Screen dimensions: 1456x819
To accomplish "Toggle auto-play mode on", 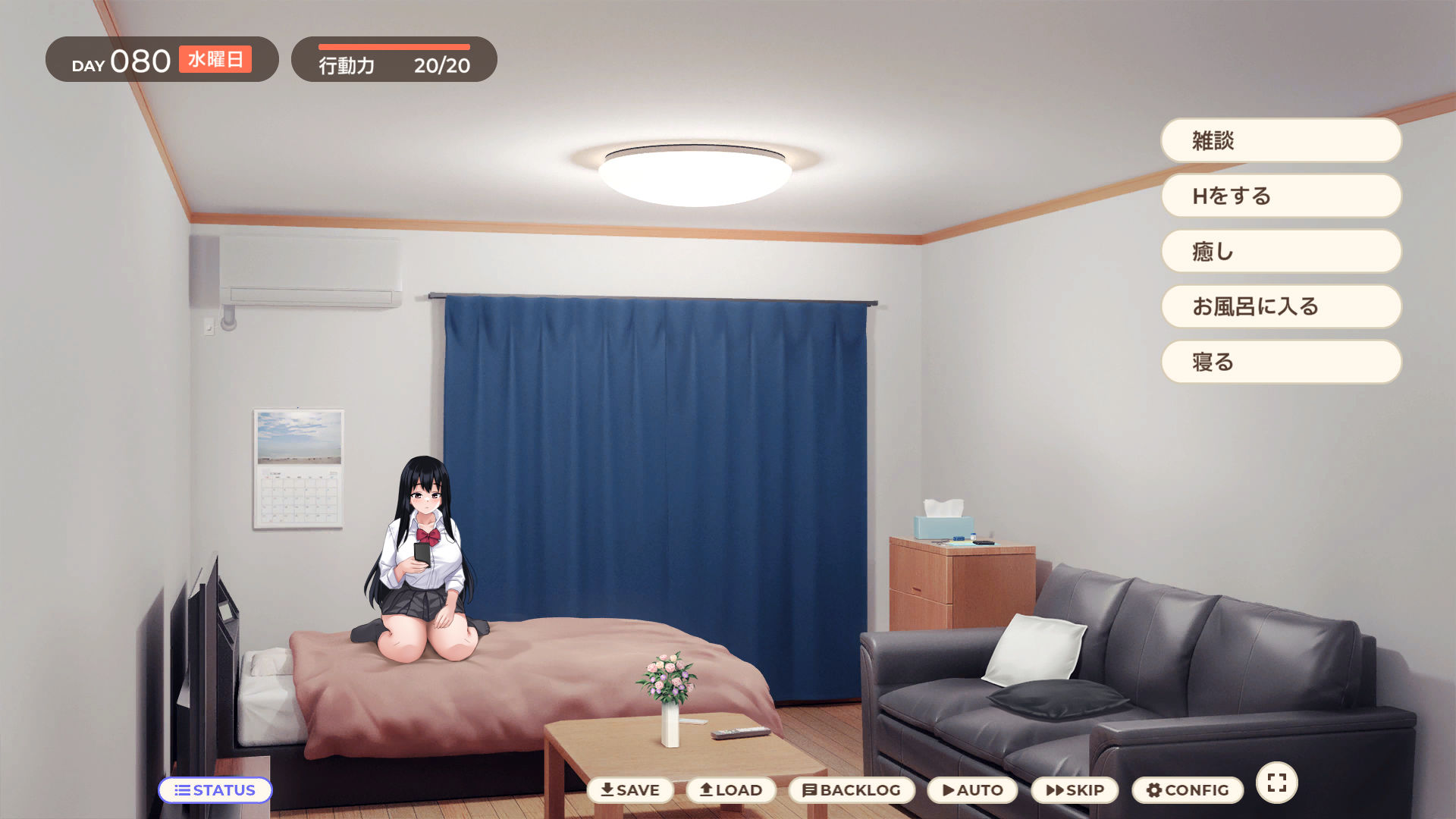I will [x=973, y=789].
